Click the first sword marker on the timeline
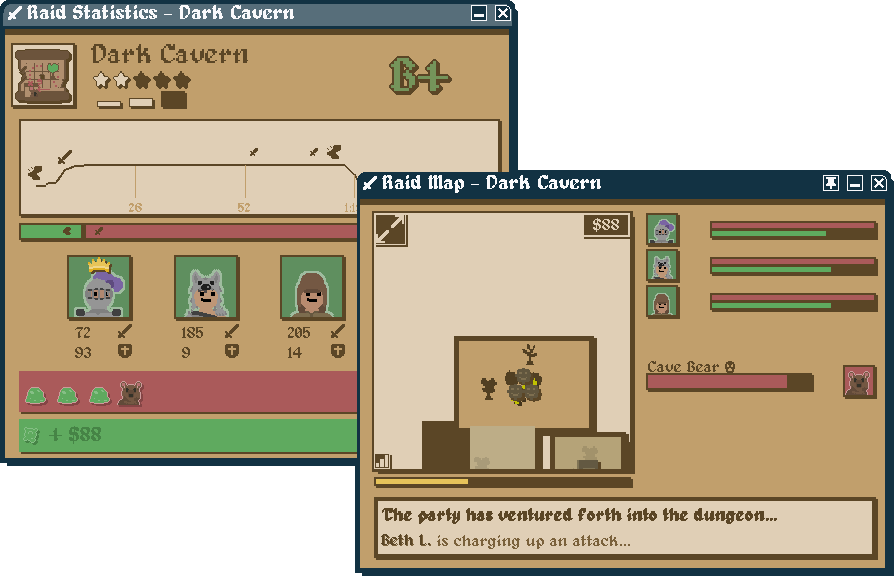The image size is (894, 576). point(65,157)
